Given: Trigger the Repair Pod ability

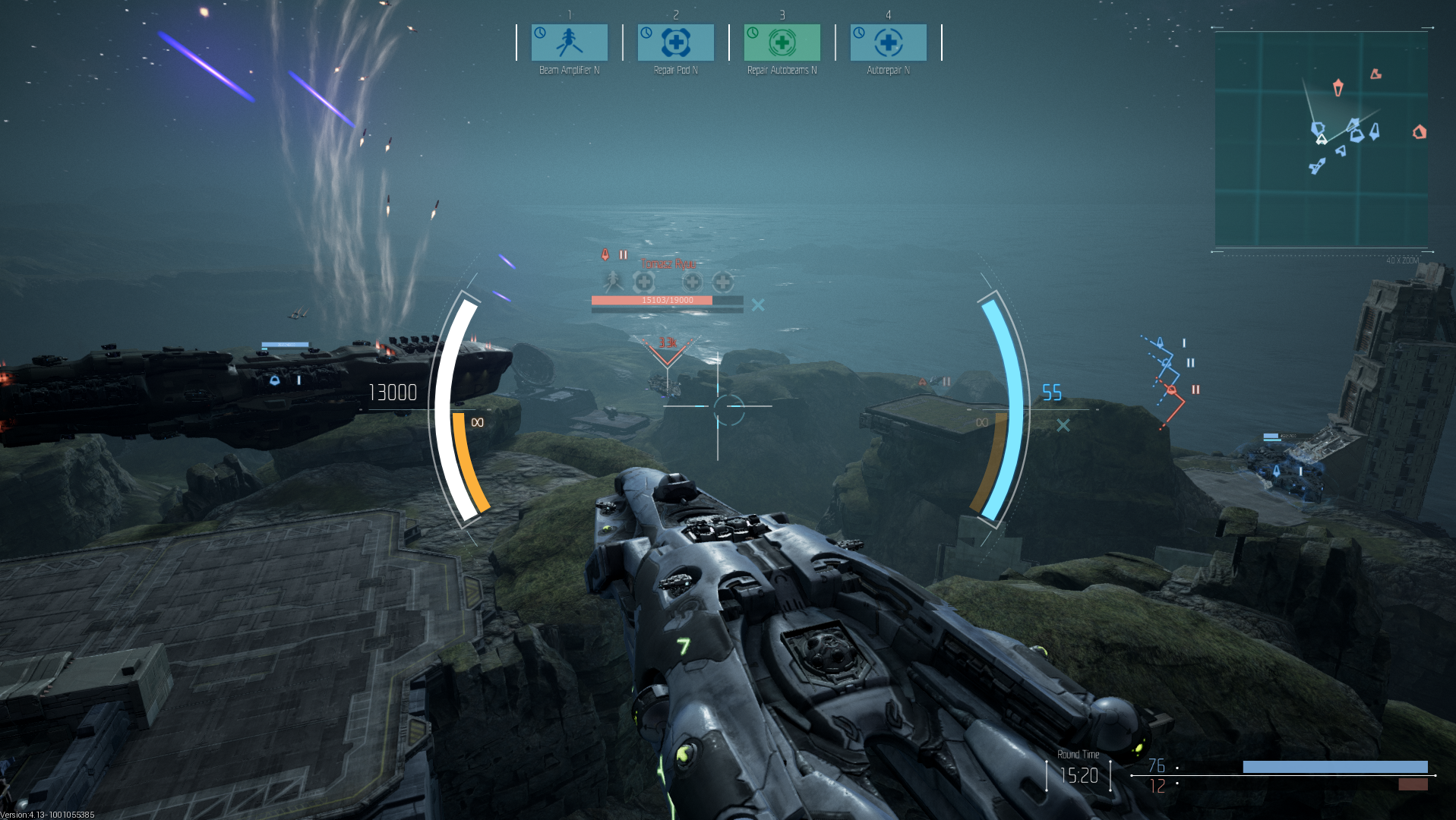Looking at the screenshot, I should pos(675,43).
